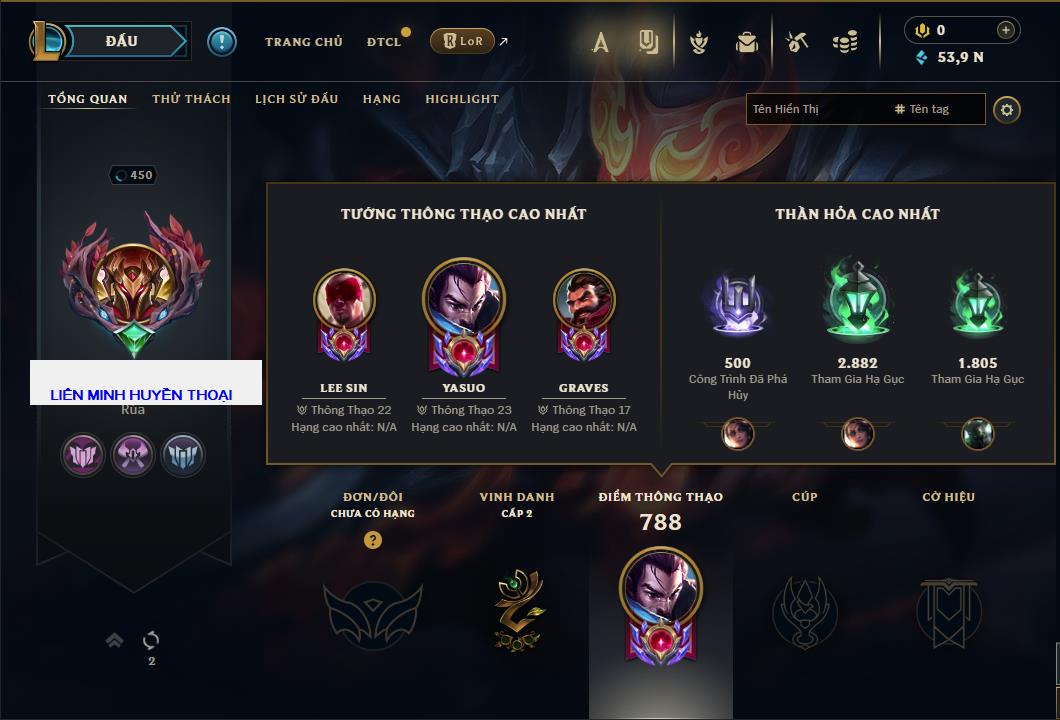Add RP with the plus button
Viewport: 1060px width, 720px height.
click(1005, 30)
